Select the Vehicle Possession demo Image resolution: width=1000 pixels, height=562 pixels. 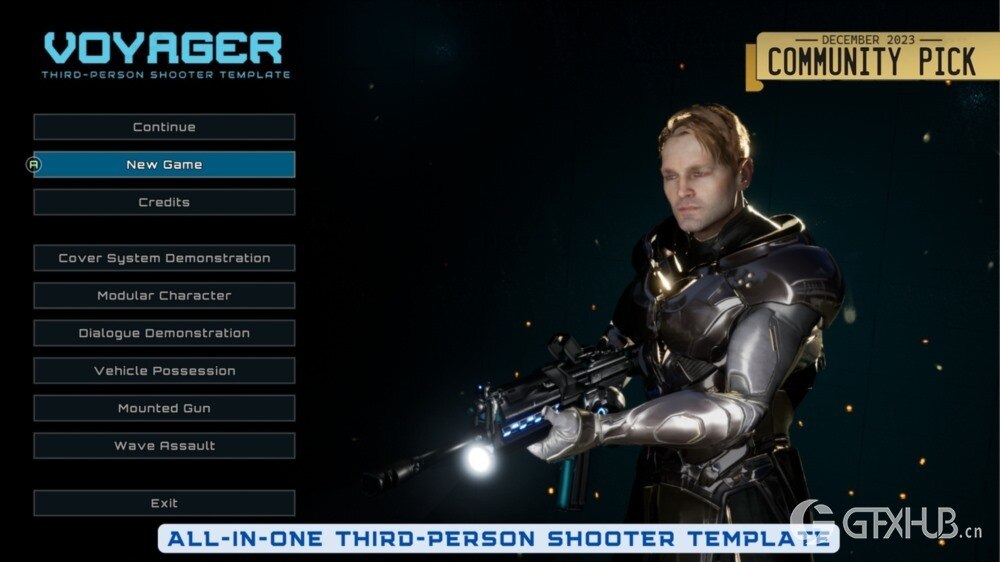pyautogui.click(x=164, y=371)
